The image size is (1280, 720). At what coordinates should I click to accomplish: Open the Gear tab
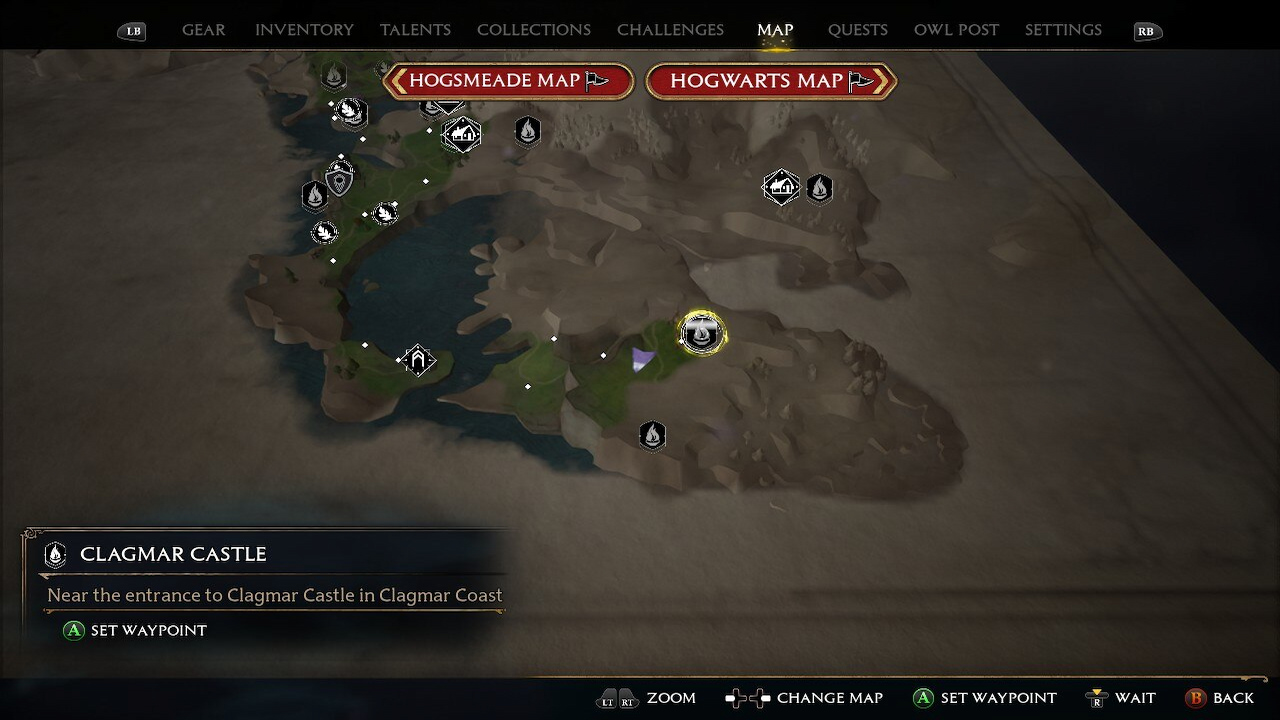click(x=203, y=30)
